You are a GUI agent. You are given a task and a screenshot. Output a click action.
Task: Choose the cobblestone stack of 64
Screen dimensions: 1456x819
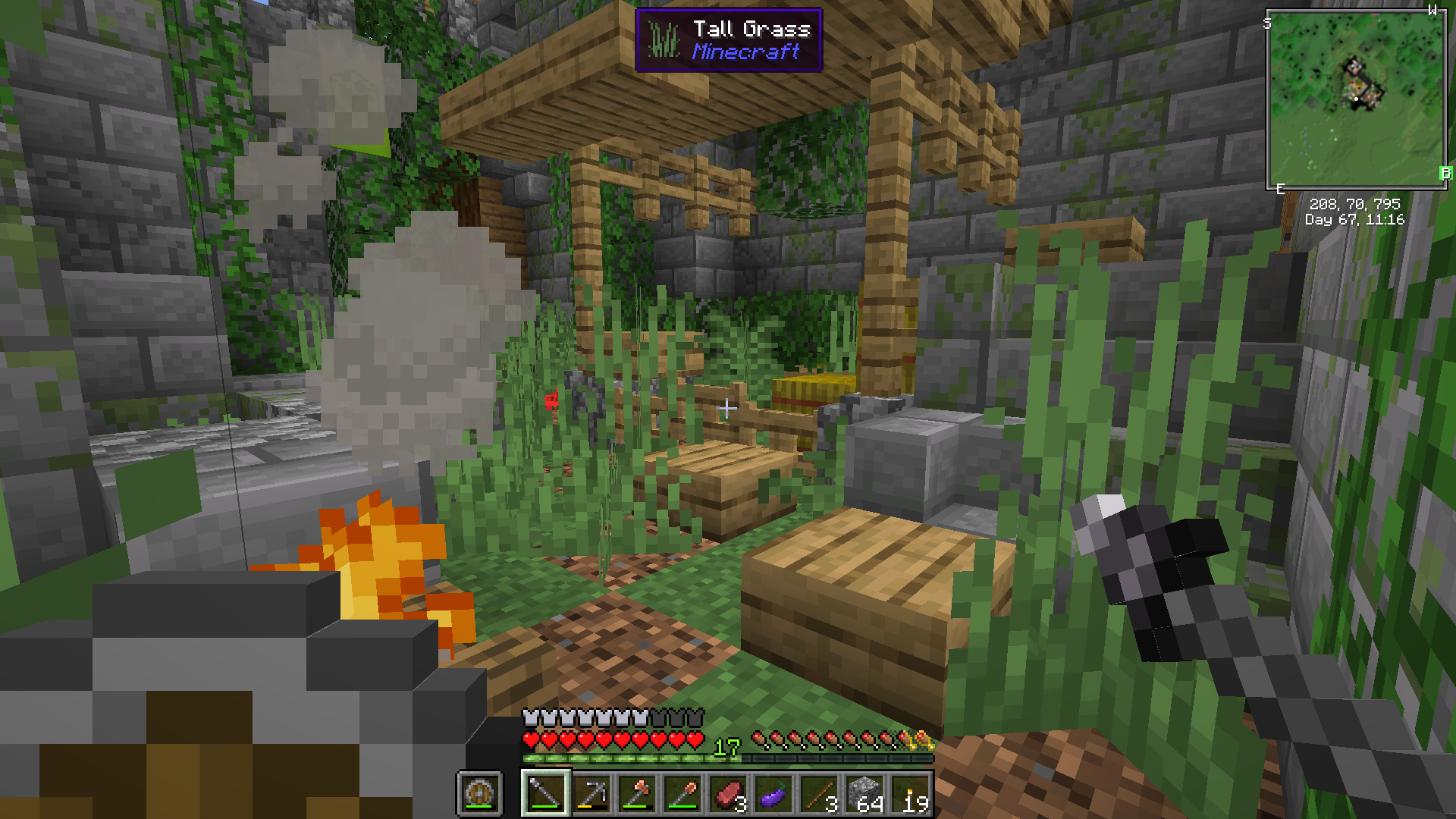[864, 794]
